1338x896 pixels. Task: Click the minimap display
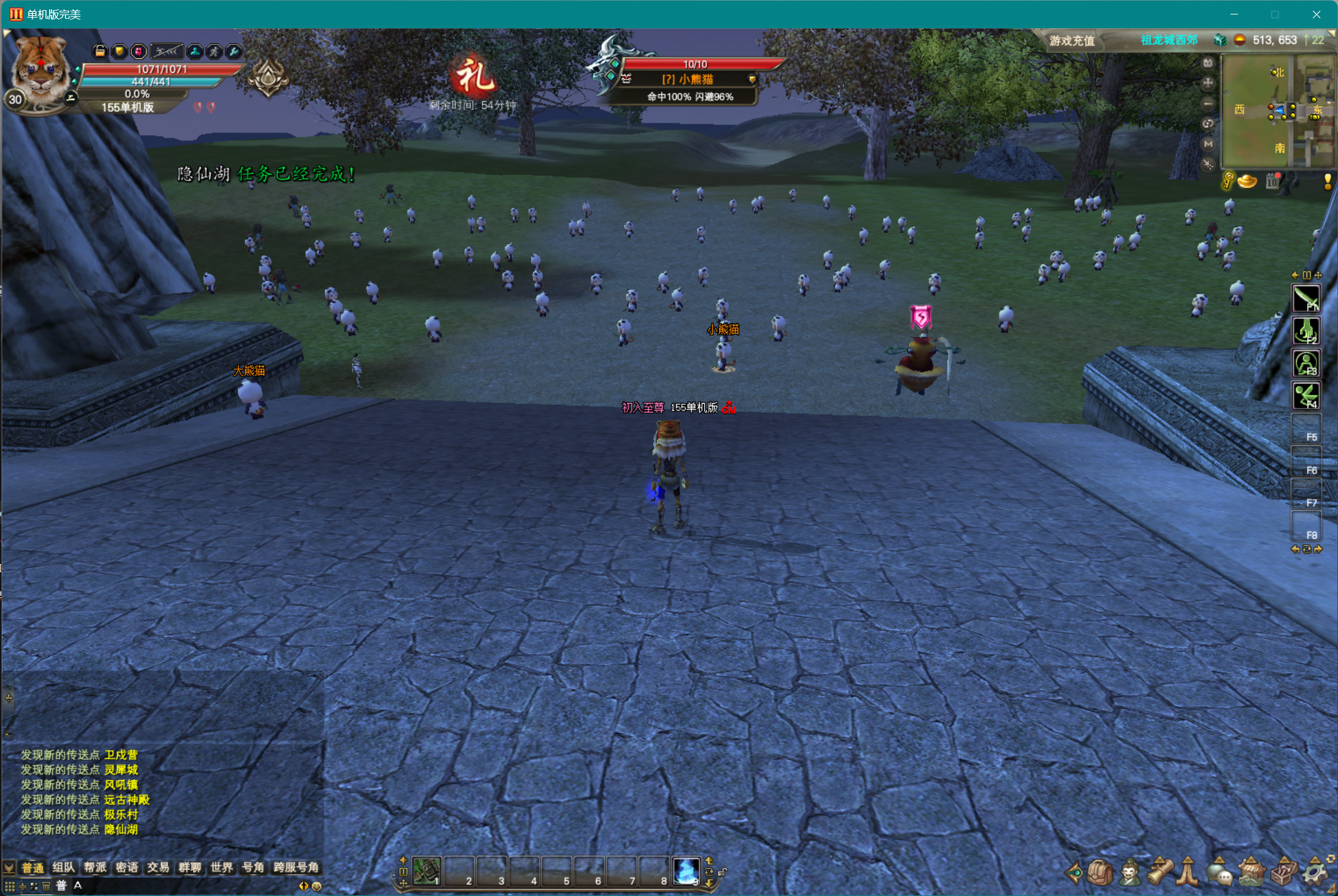point(1277,111)
